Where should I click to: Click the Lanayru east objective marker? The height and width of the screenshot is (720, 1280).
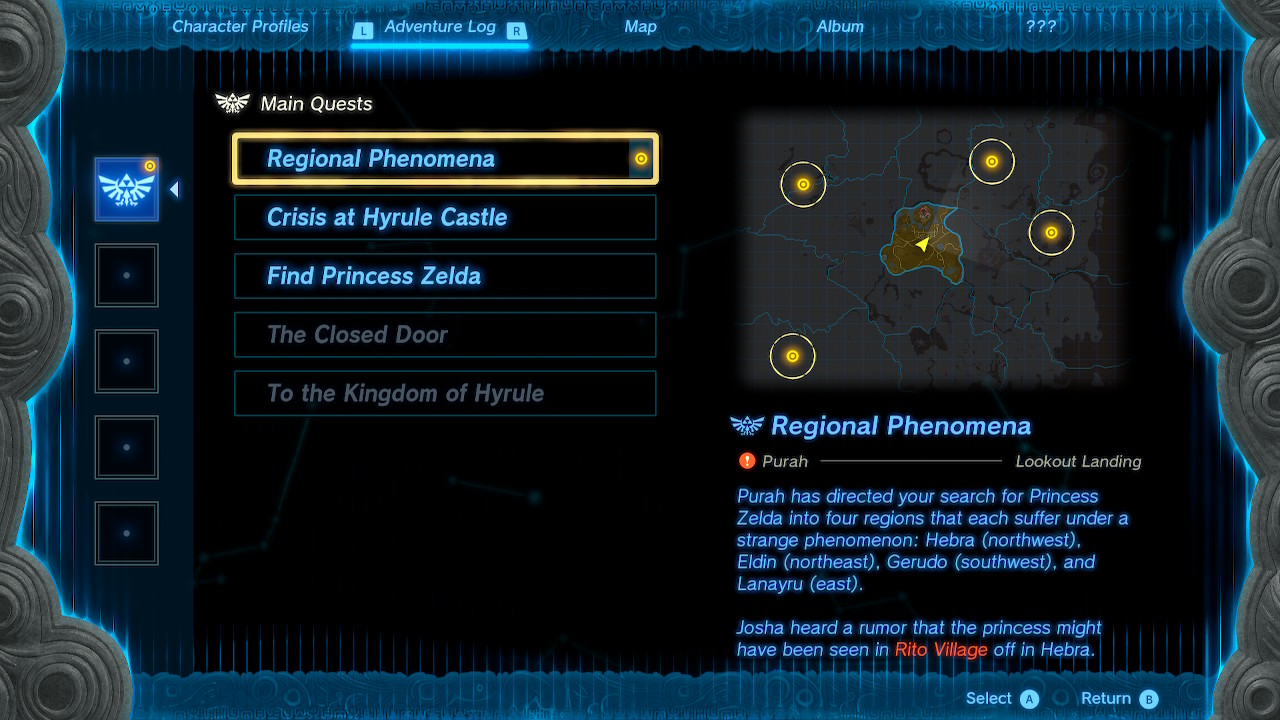point(1051,233)
